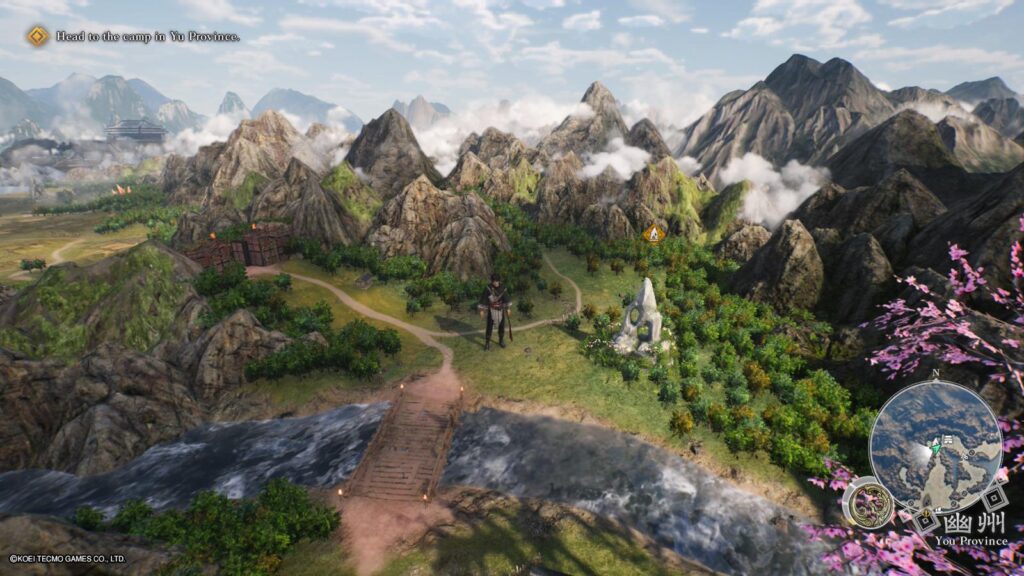The image size is (1024, 576).
Task: Click the 'Head to the camp' objective tracker
Action: [133, 37]
